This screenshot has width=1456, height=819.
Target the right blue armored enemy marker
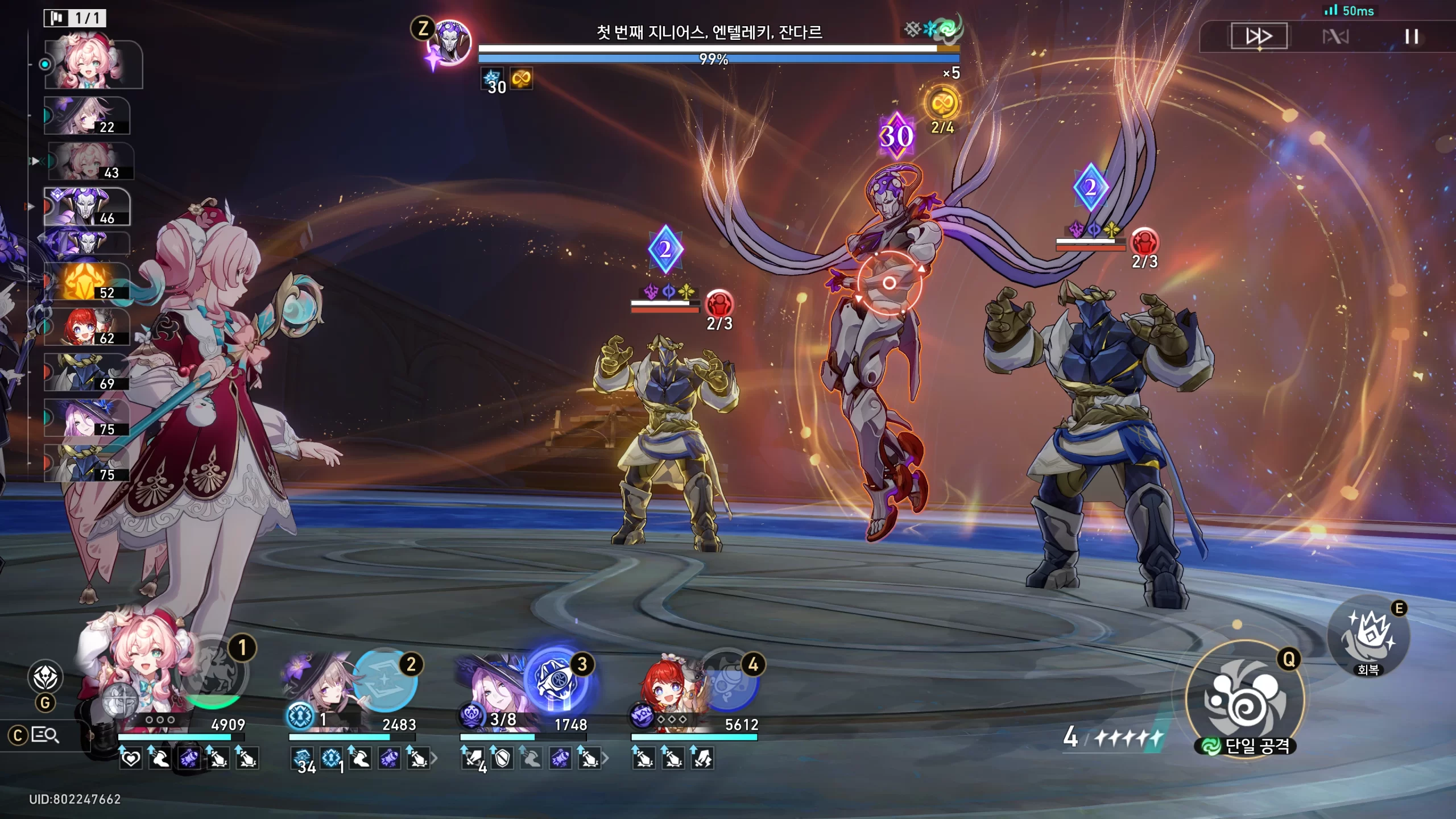coord(1090,187)
